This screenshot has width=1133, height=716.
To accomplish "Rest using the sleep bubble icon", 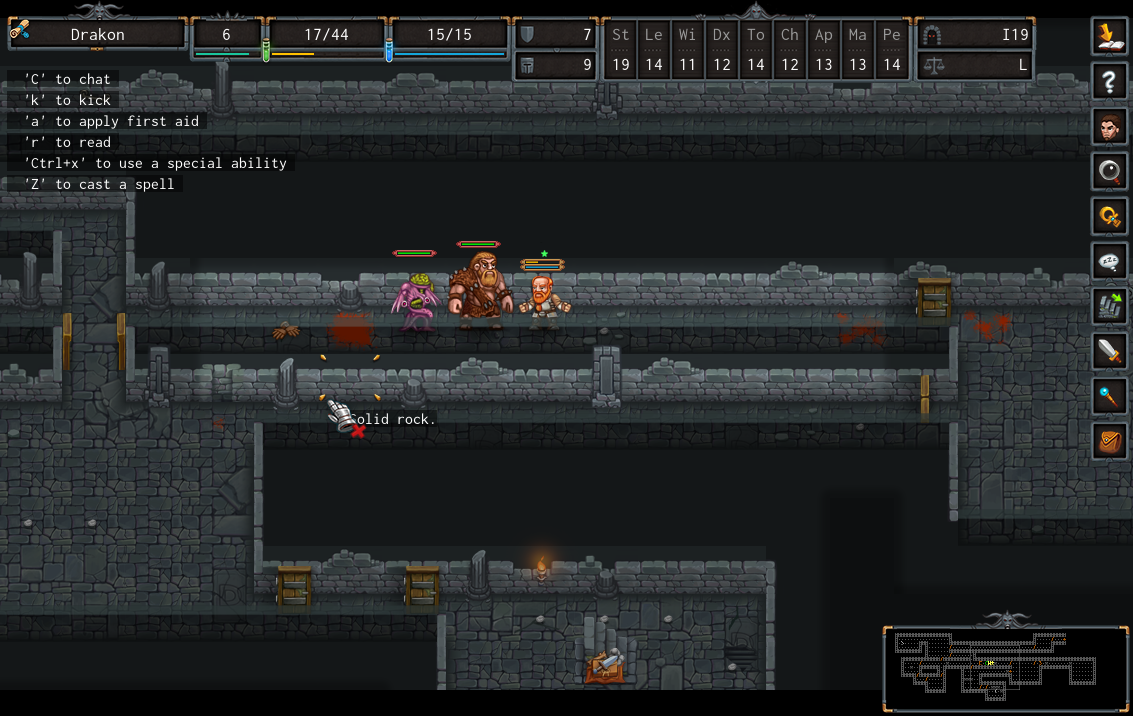I will click(x=1109, y=262).
